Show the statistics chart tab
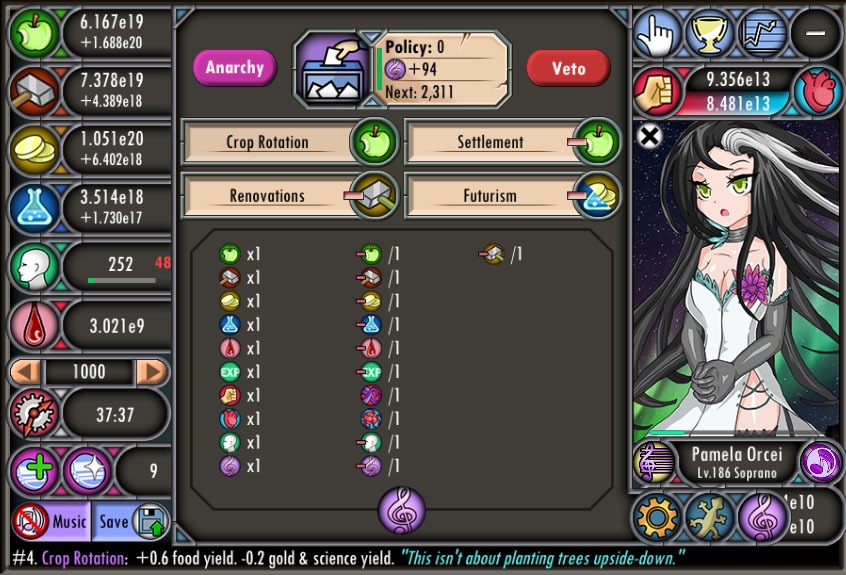 click(x=763, y=33)
